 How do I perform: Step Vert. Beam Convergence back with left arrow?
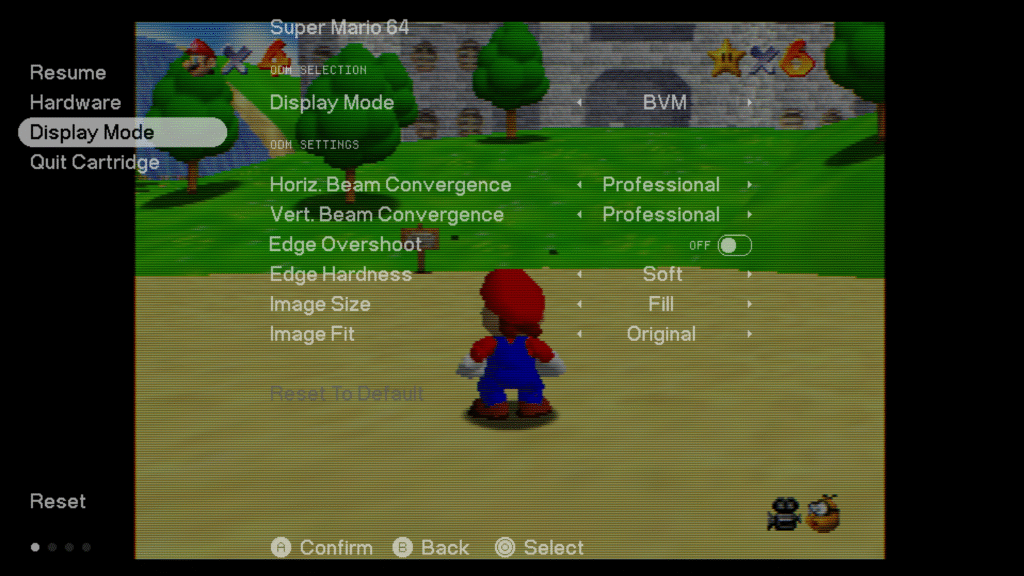pos(579,215)
